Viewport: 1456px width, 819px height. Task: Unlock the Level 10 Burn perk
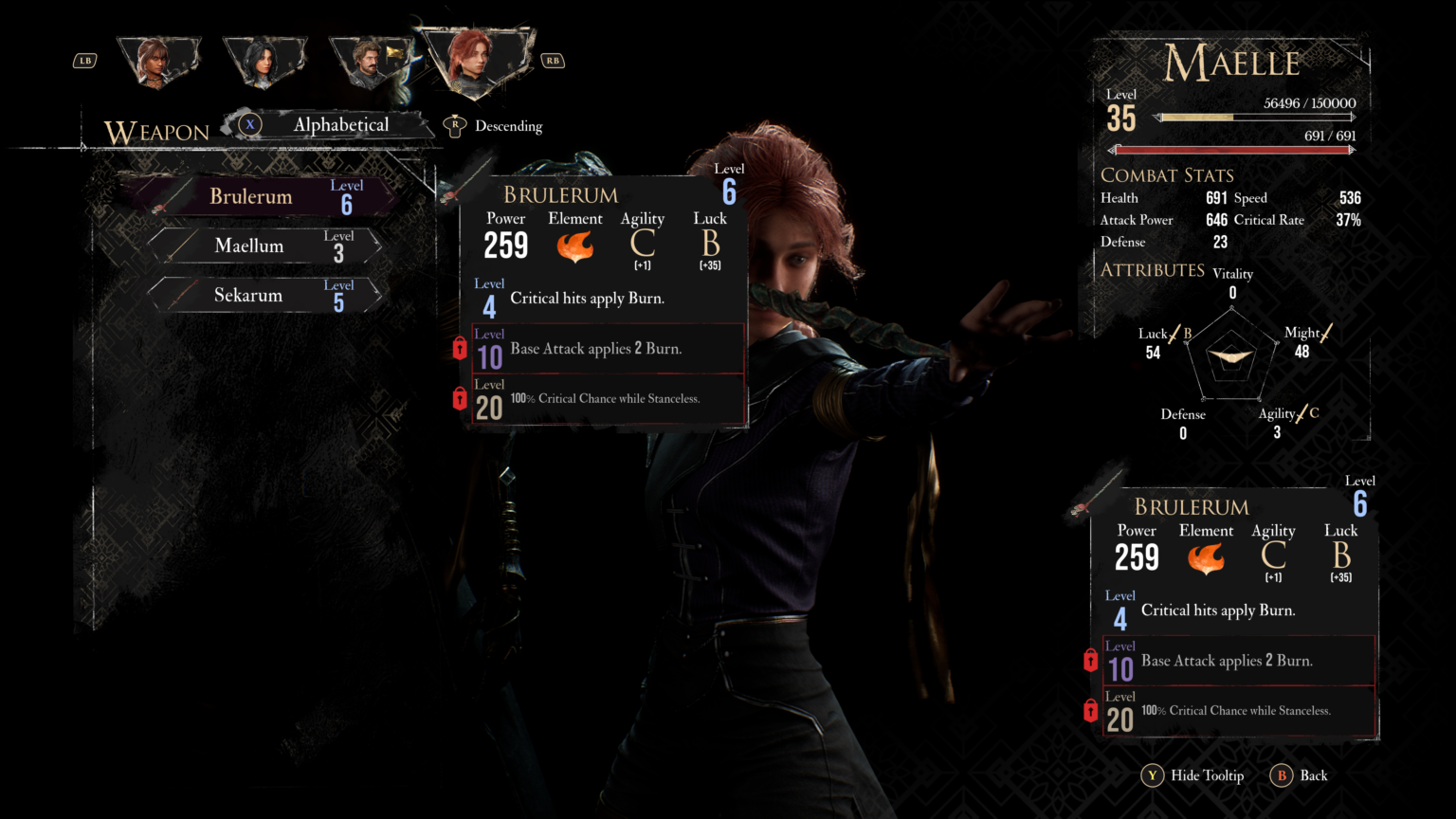tap(460, 348)
